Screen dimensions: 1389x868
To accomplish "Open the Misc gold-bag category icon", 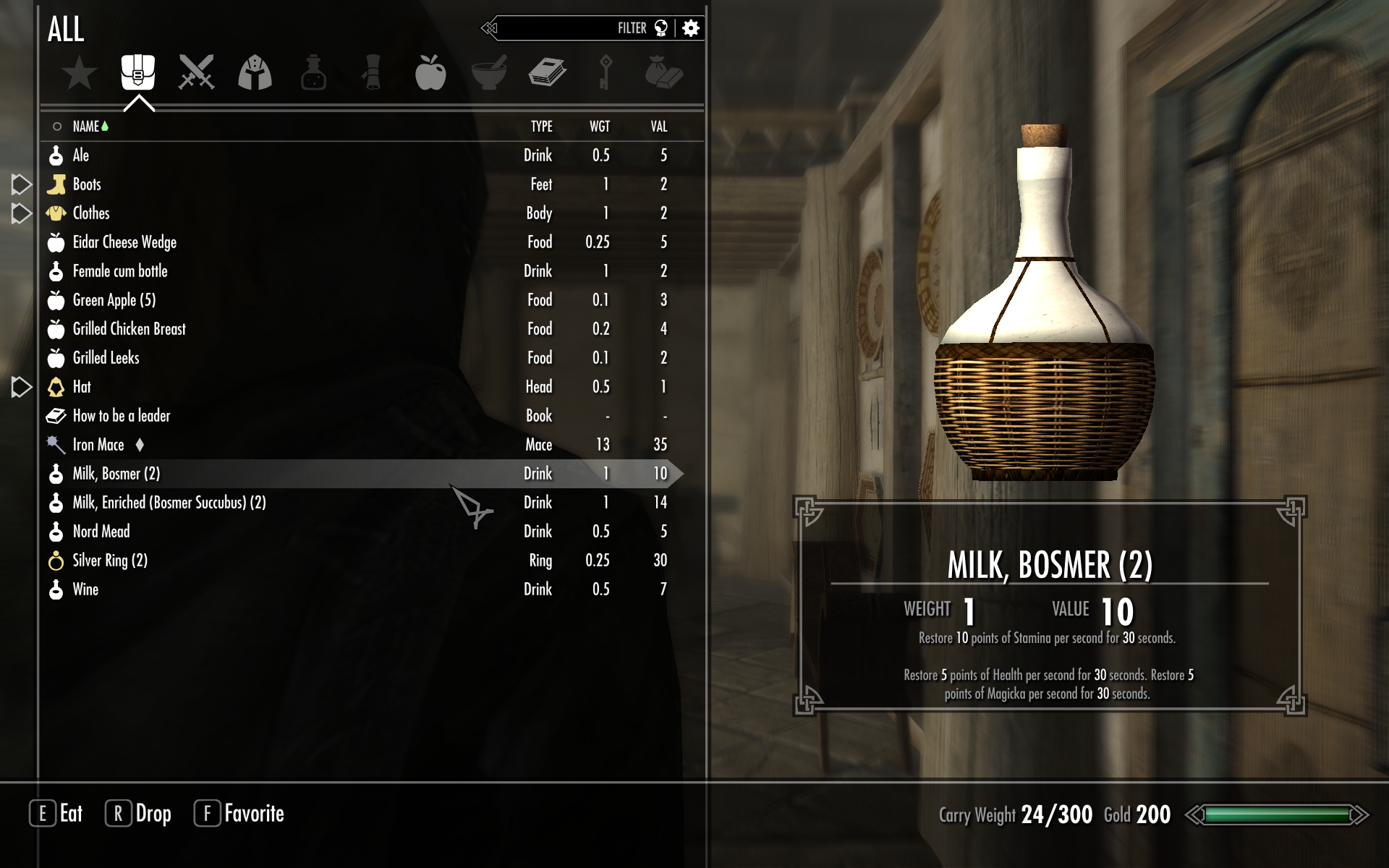I will point(665,72).
